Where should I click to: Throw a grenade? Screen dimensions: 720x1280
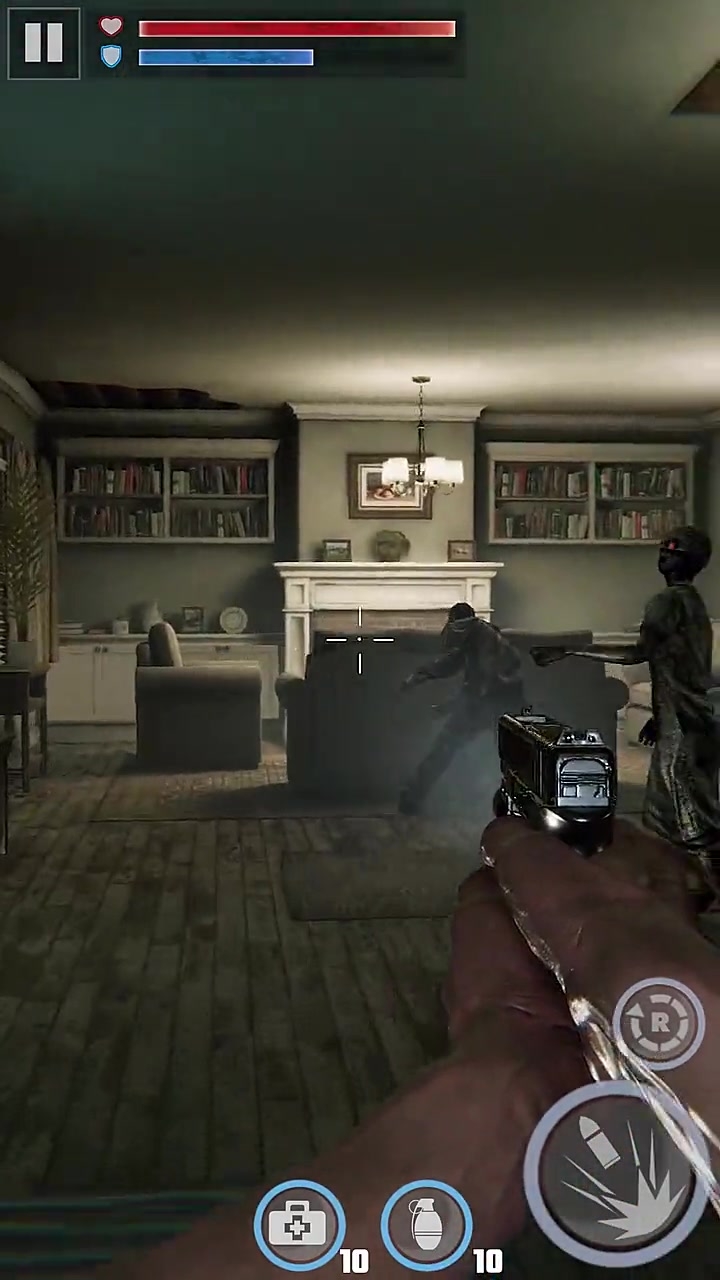pyautogui.click(x=427, y=1225)
